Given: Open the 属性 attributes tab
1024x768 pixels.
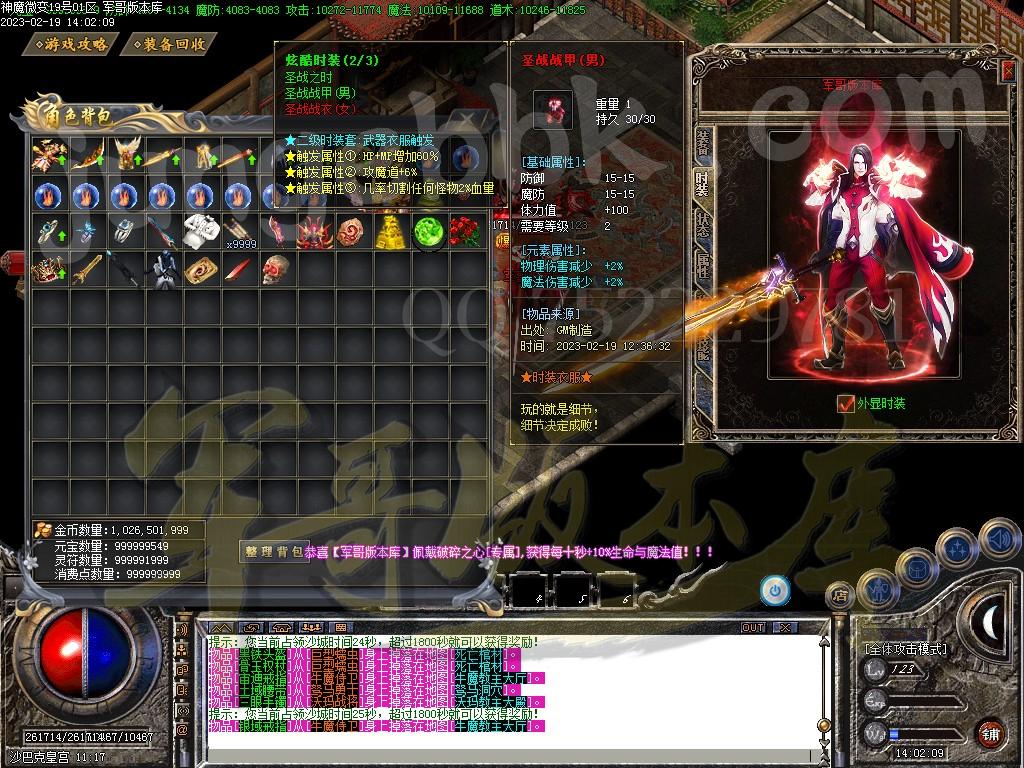Looking at the screenshot, I should pos(704,264).
